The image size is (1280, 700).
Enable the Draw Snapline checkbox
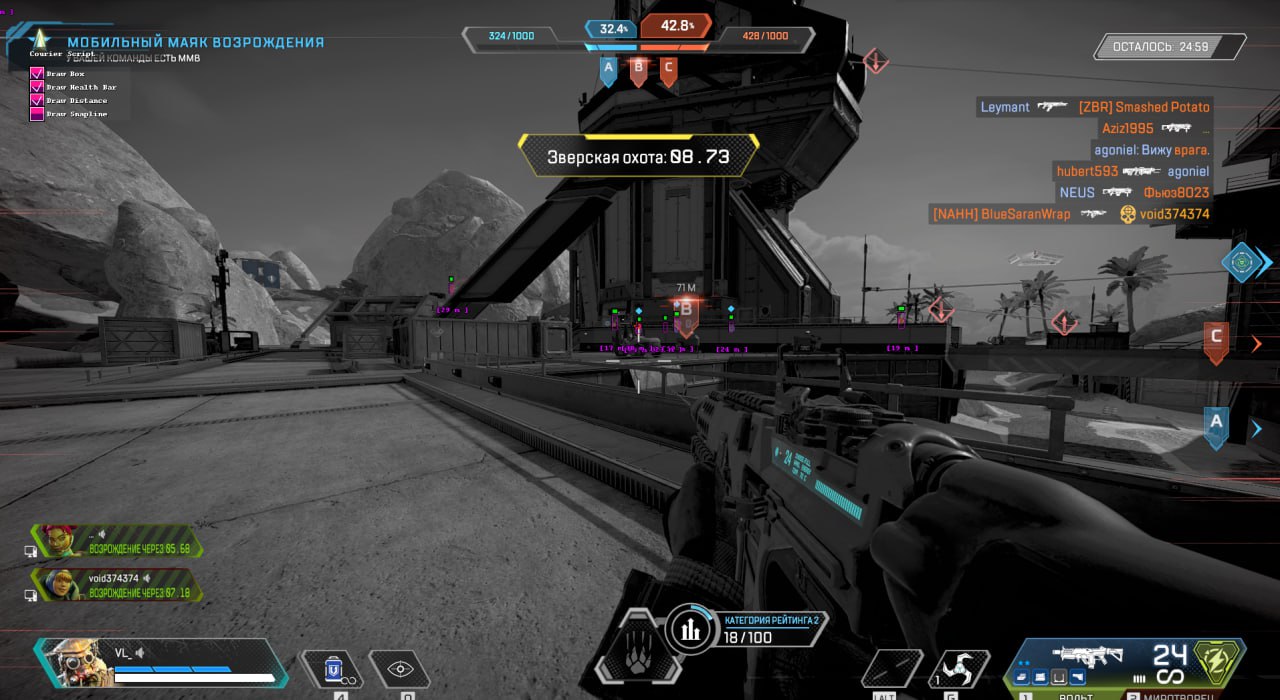[x=37, y=114]
